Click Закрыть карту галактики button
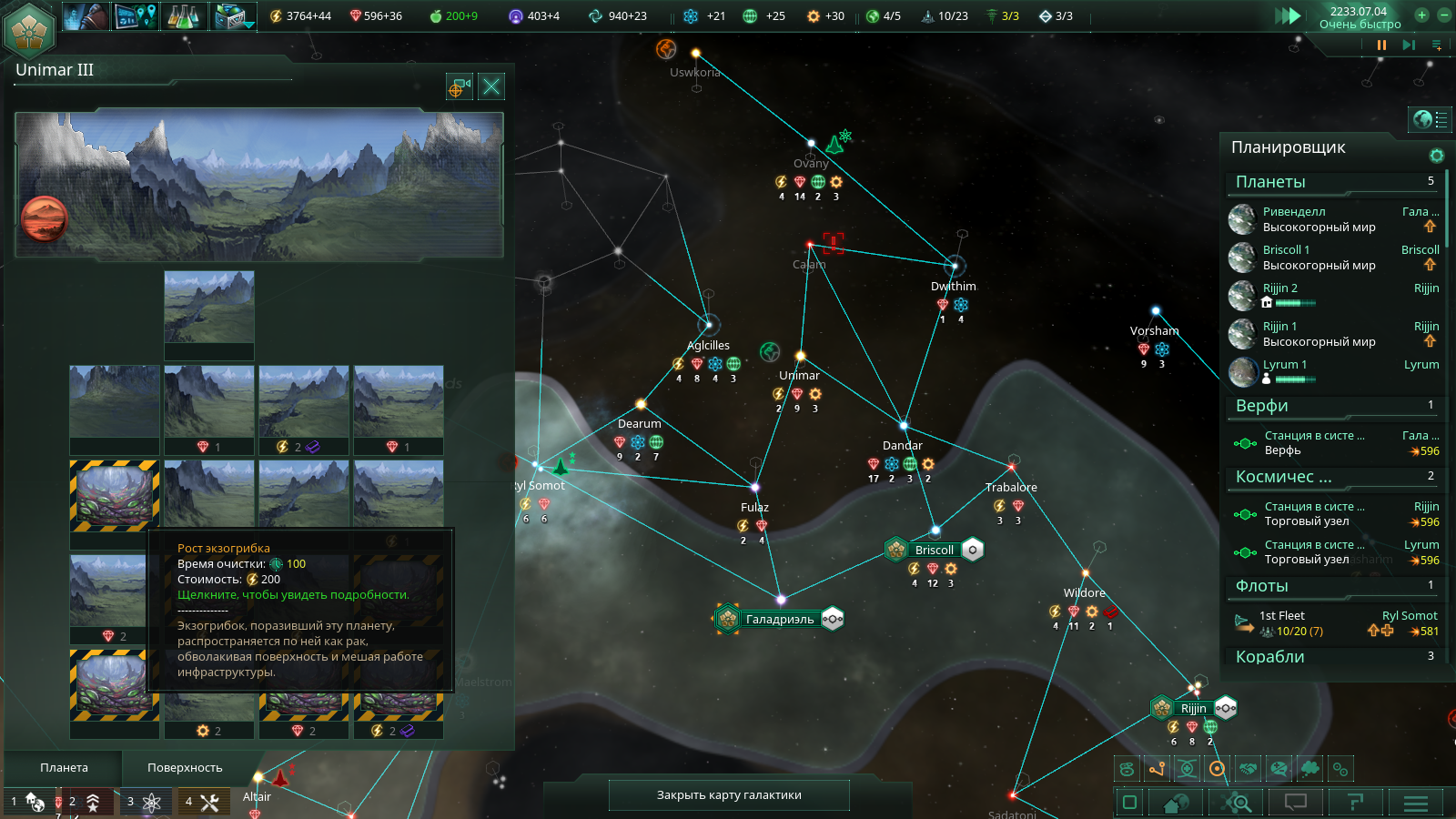Viewport: 1456px width, 819px height. pyautogui.click(x=729, y=794)
